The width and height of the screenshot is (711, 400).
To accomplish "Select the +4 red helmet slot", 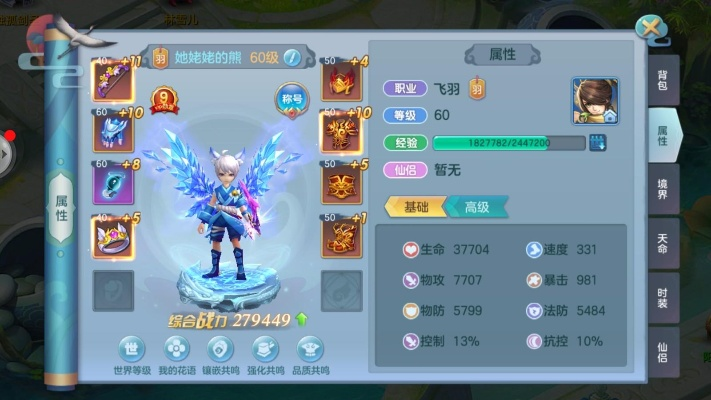I will point(340,80).
